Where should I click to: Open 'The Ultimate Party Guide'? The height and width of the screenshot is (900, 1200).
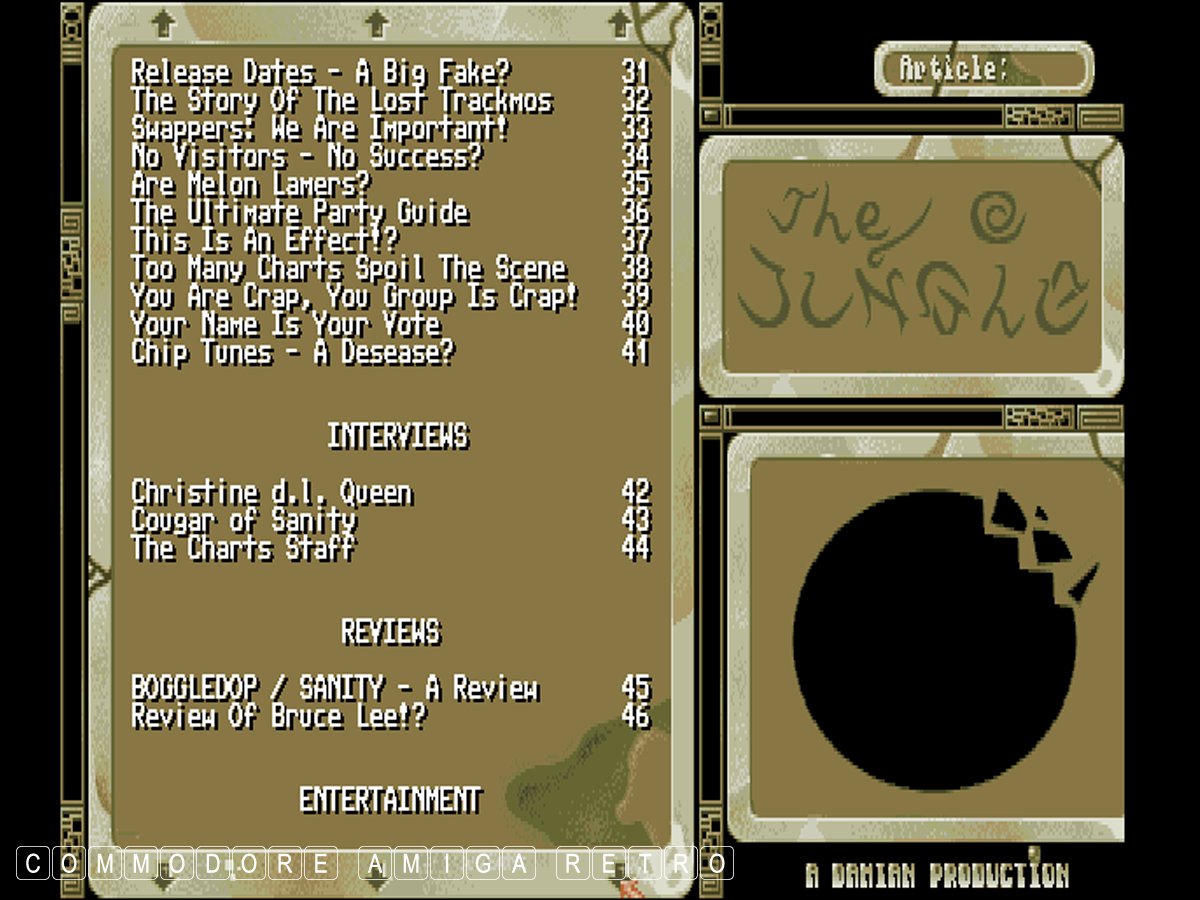299,212
